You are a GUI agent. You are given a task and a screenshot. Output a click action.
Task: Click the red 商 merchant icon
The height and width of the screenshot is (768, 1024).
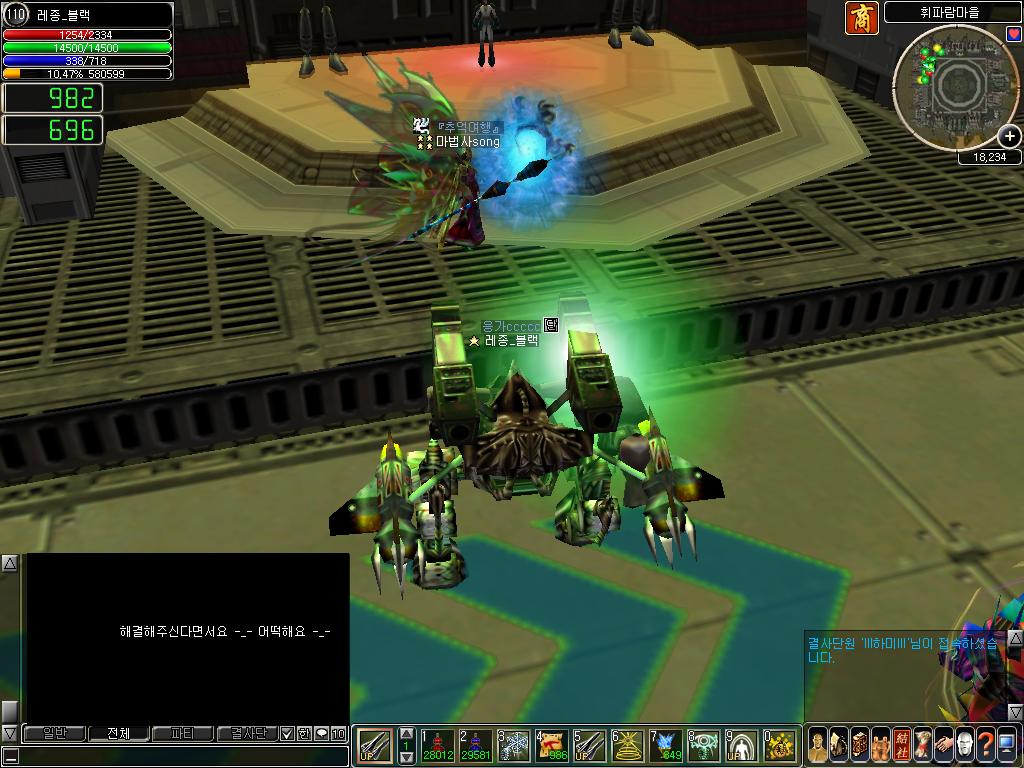pyautogui.click(x=862, y=18)
